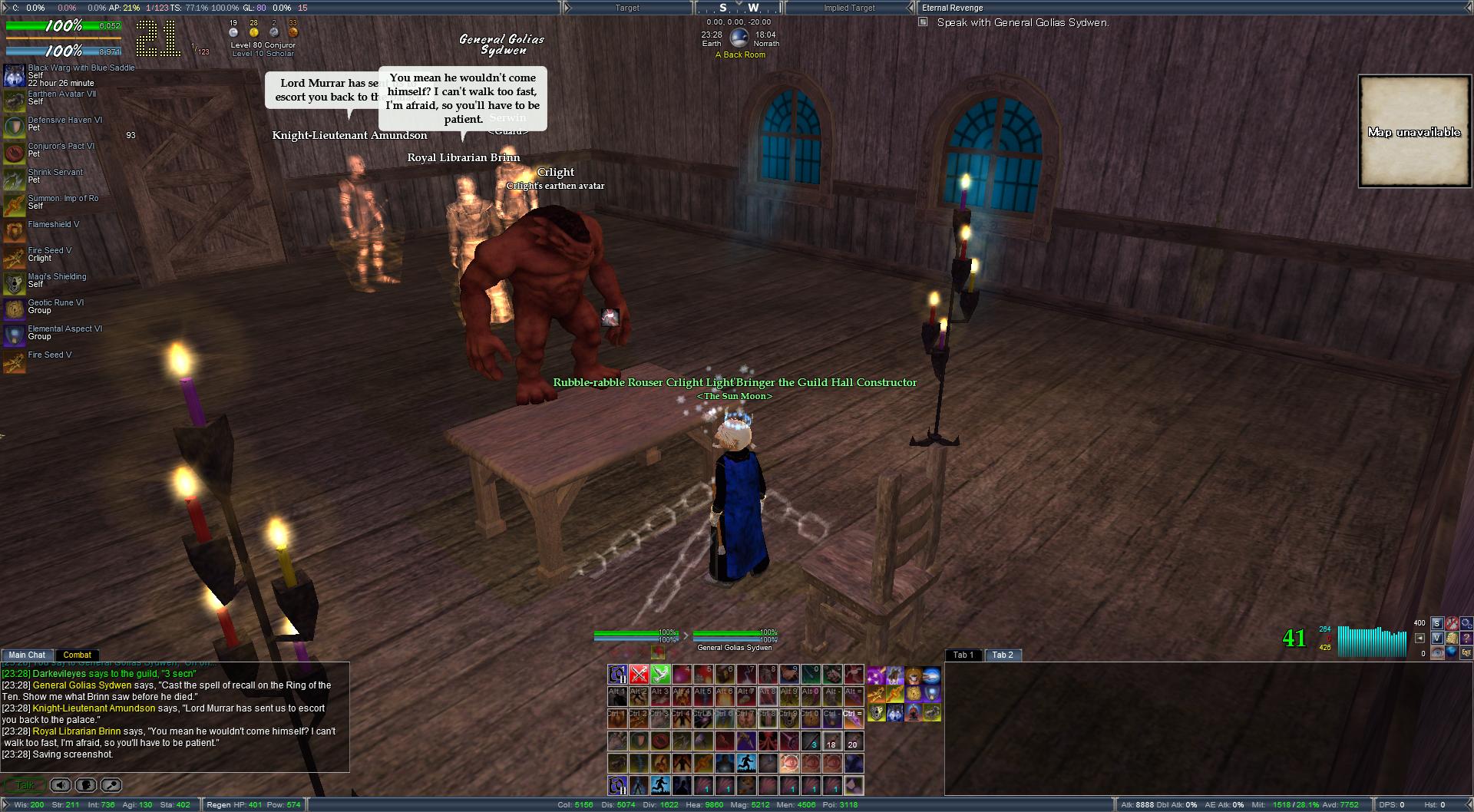Open the Combat chat tab
1474x812 pixels.
coord(77,655)
